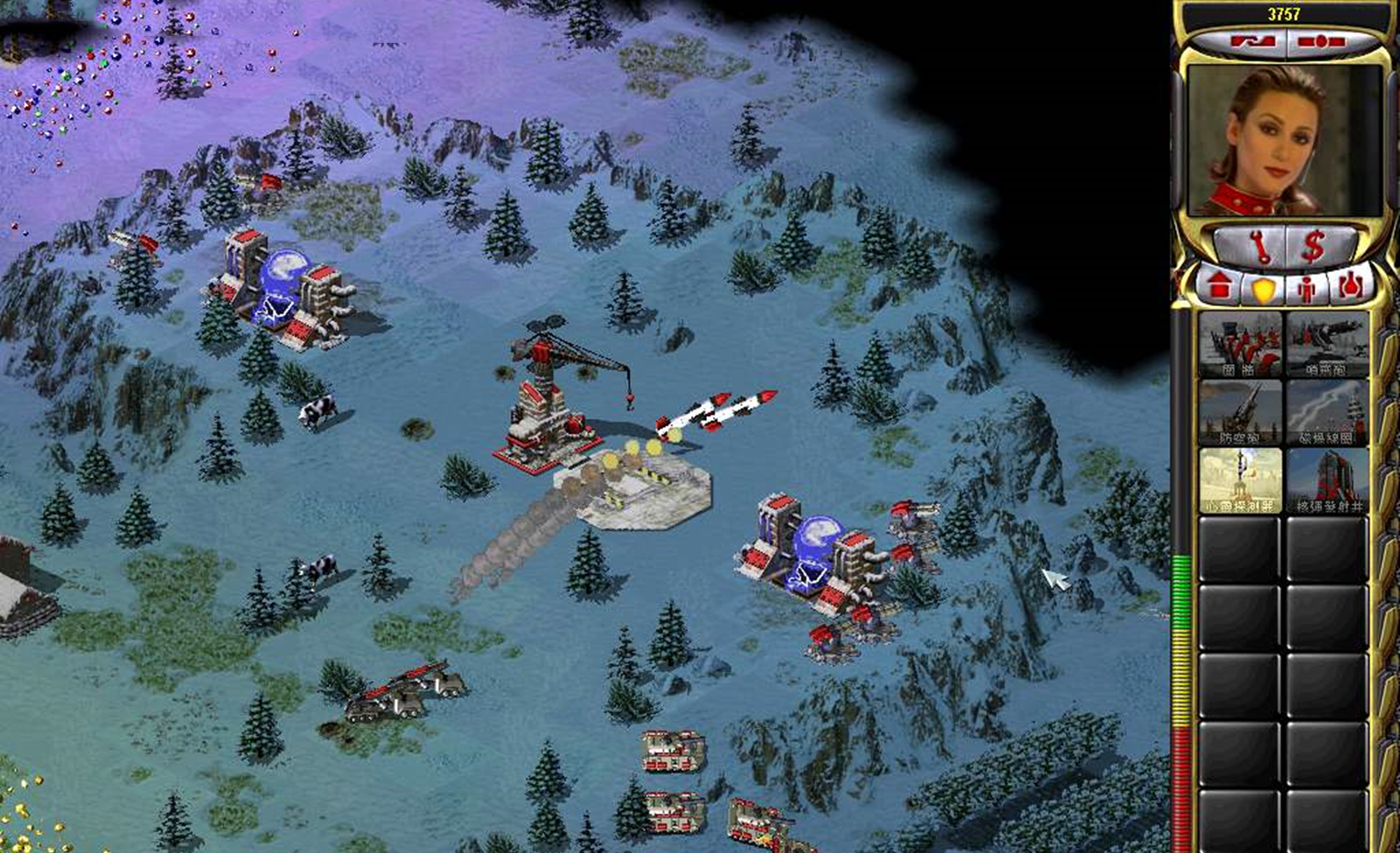Open the options menu button
Image resolution: width=1400 pixels, height=853 pixels.
tap(1321, 41)
